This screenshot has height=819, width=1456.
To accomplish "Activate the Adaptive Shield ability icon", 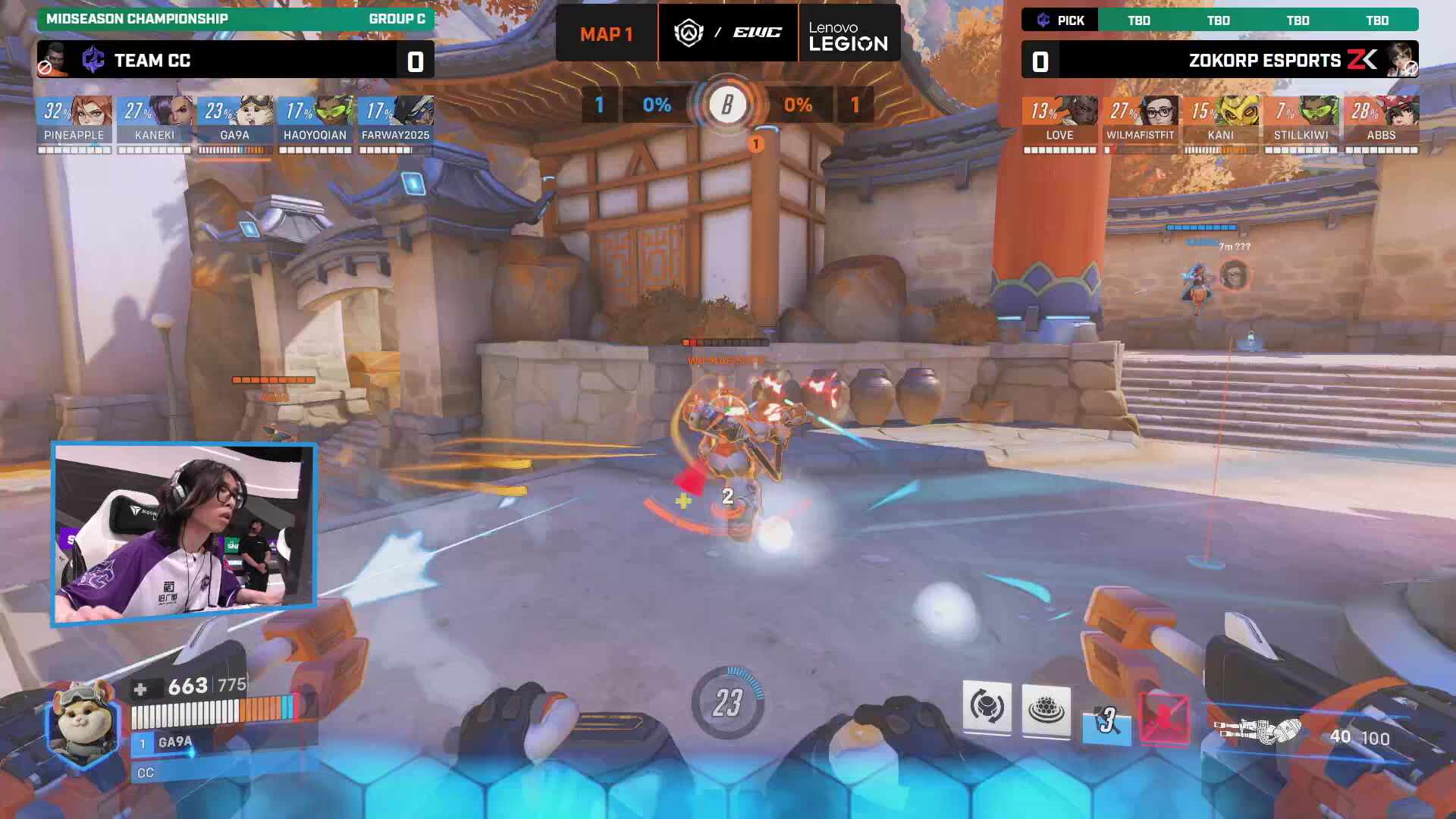I will tap(1046, 710).
